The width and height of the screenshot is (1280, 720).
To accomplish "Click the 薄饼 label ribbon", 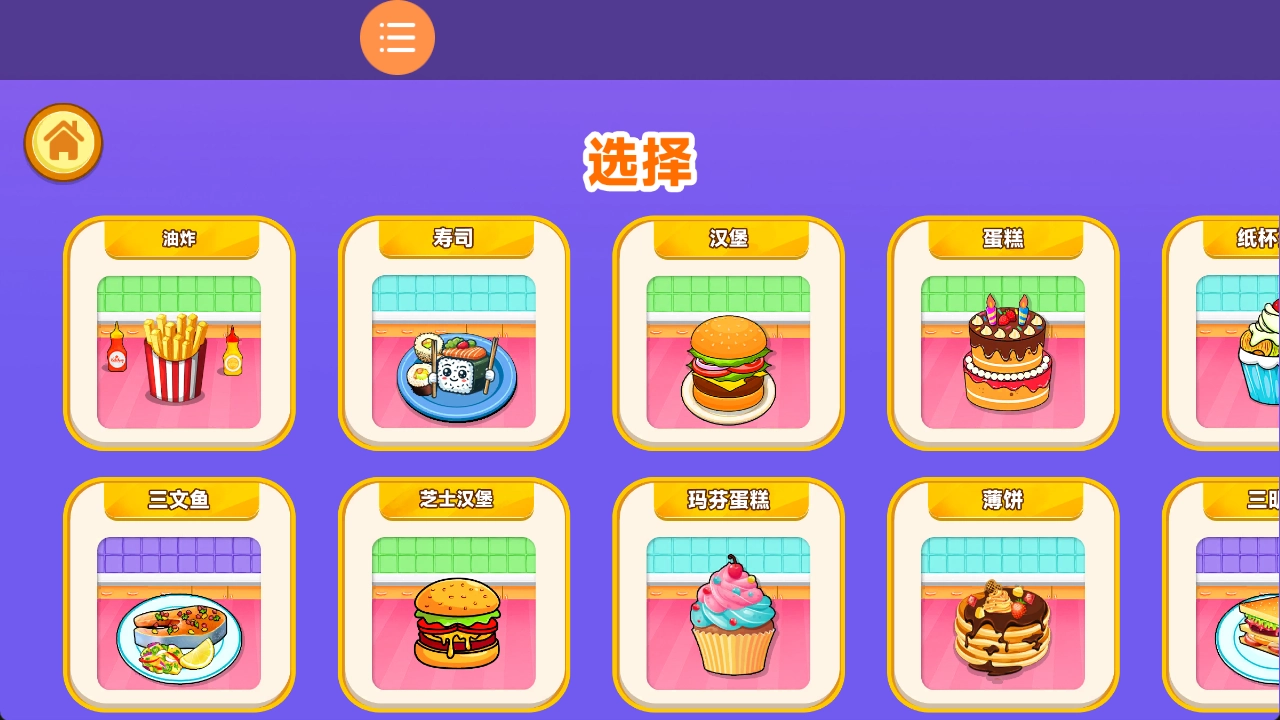I will click(1002, 500).
